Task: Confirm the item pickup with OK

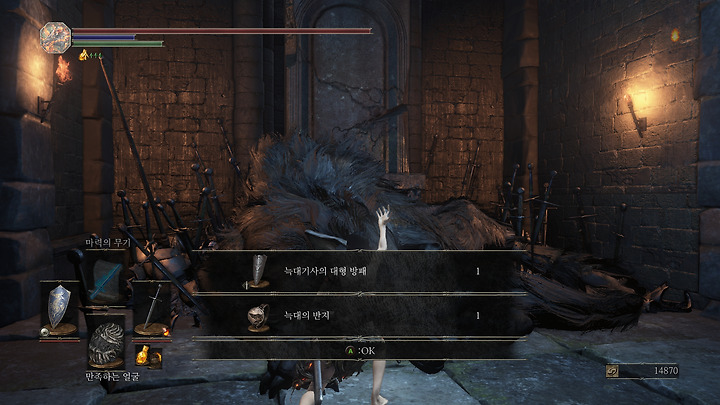Action: tap(360, 351)
